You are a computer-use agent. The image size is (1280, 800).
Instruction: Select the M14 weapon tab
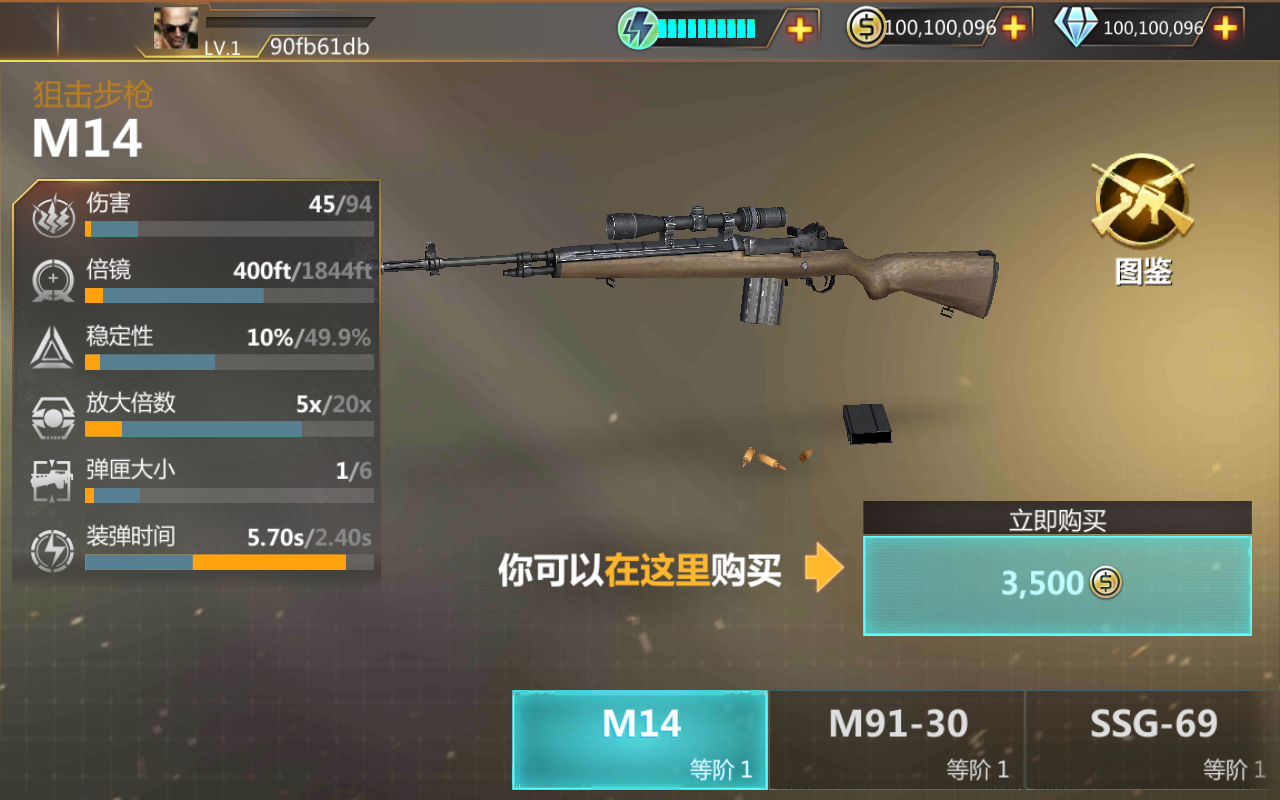(639, 738)
